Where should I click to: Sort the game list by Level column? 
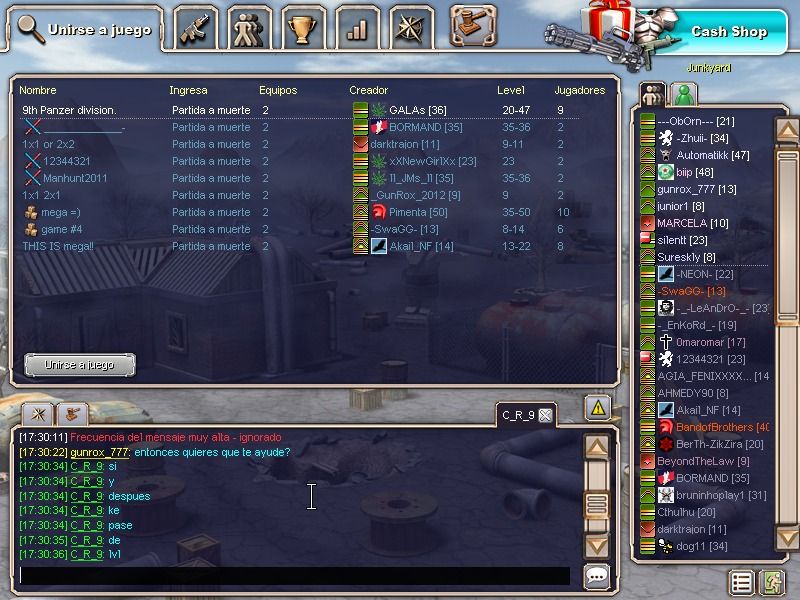[x=511, y=90]
